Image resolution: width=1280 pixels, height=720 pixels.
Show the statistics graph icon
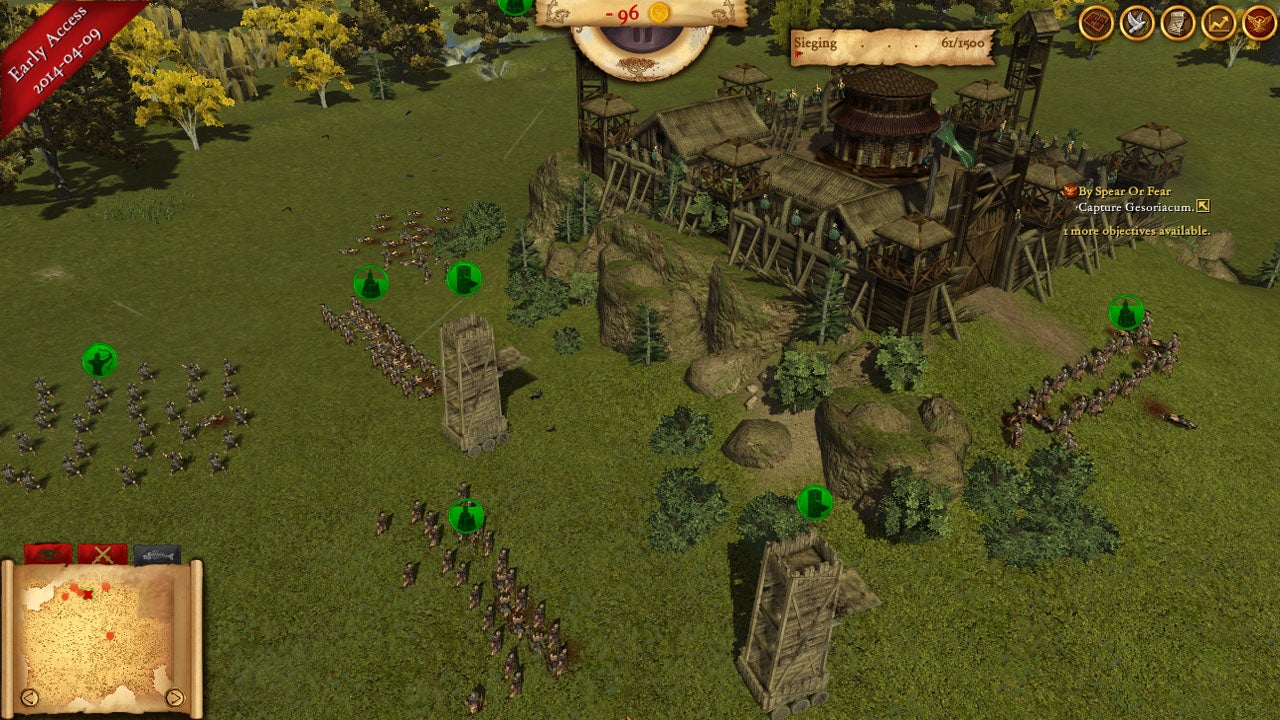(1219, 22)
